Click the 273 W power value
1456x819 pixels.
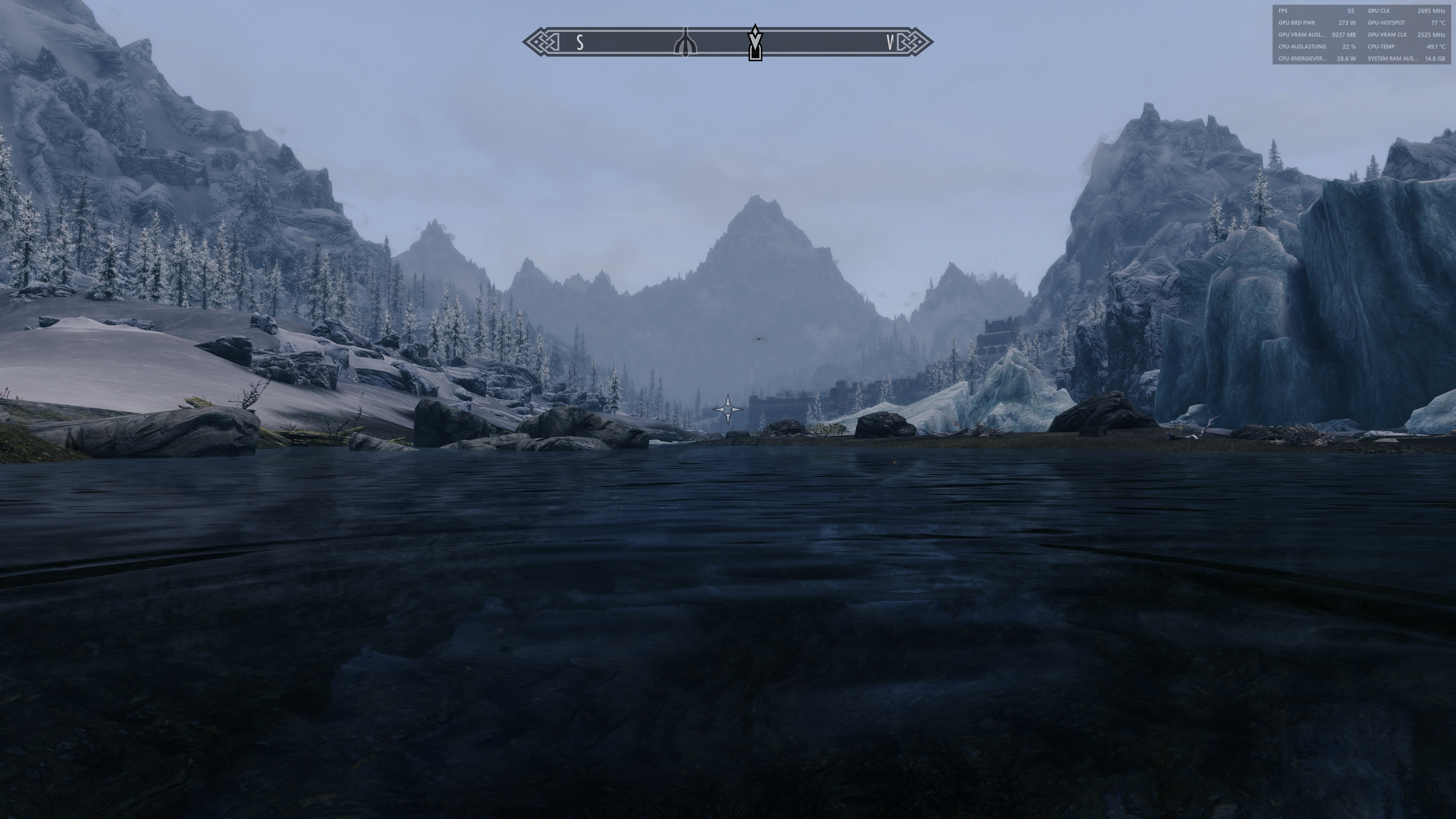[x=1348, y=23]
